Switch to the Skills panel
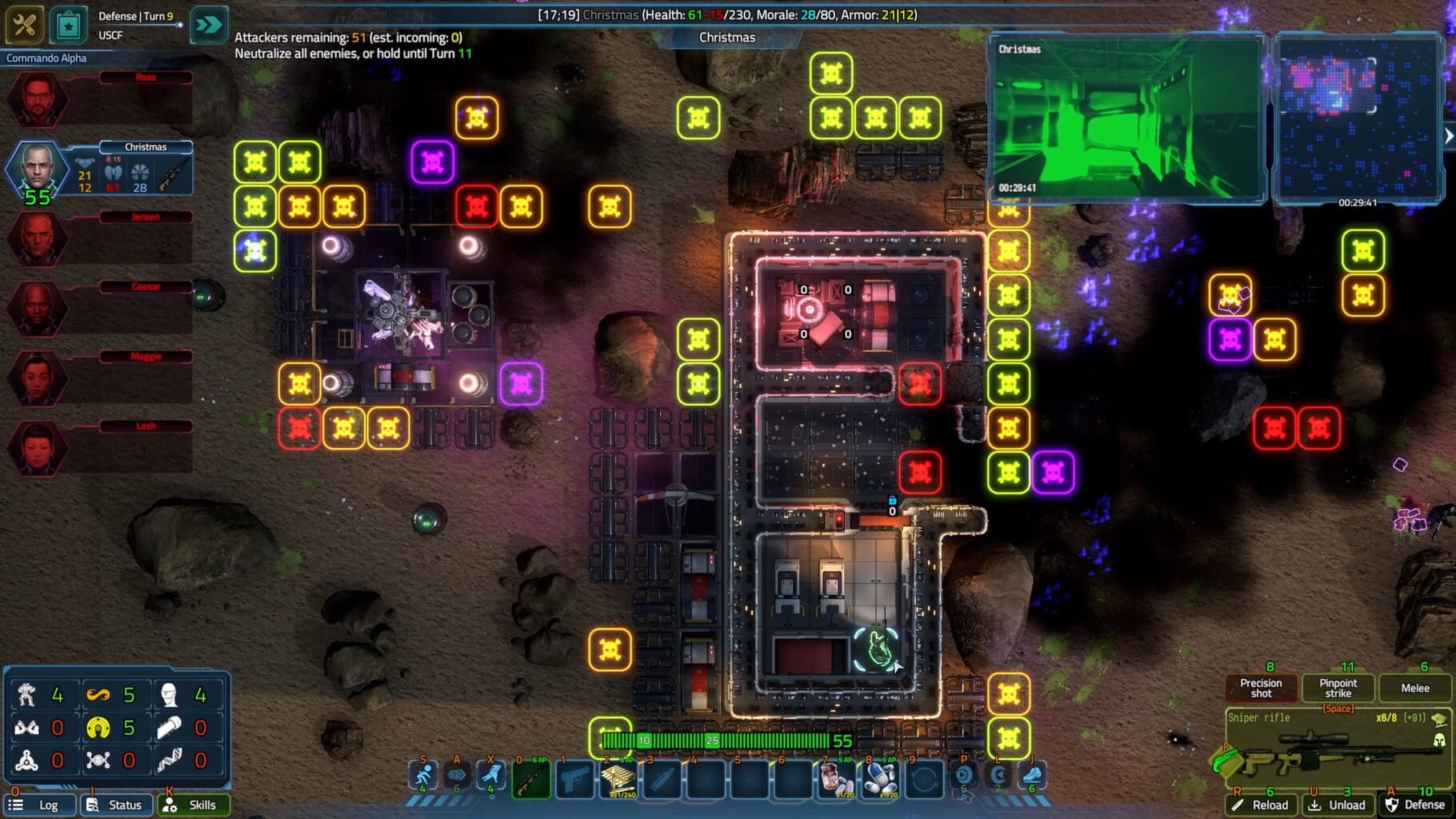1456x819 pixels. point(194,805)
